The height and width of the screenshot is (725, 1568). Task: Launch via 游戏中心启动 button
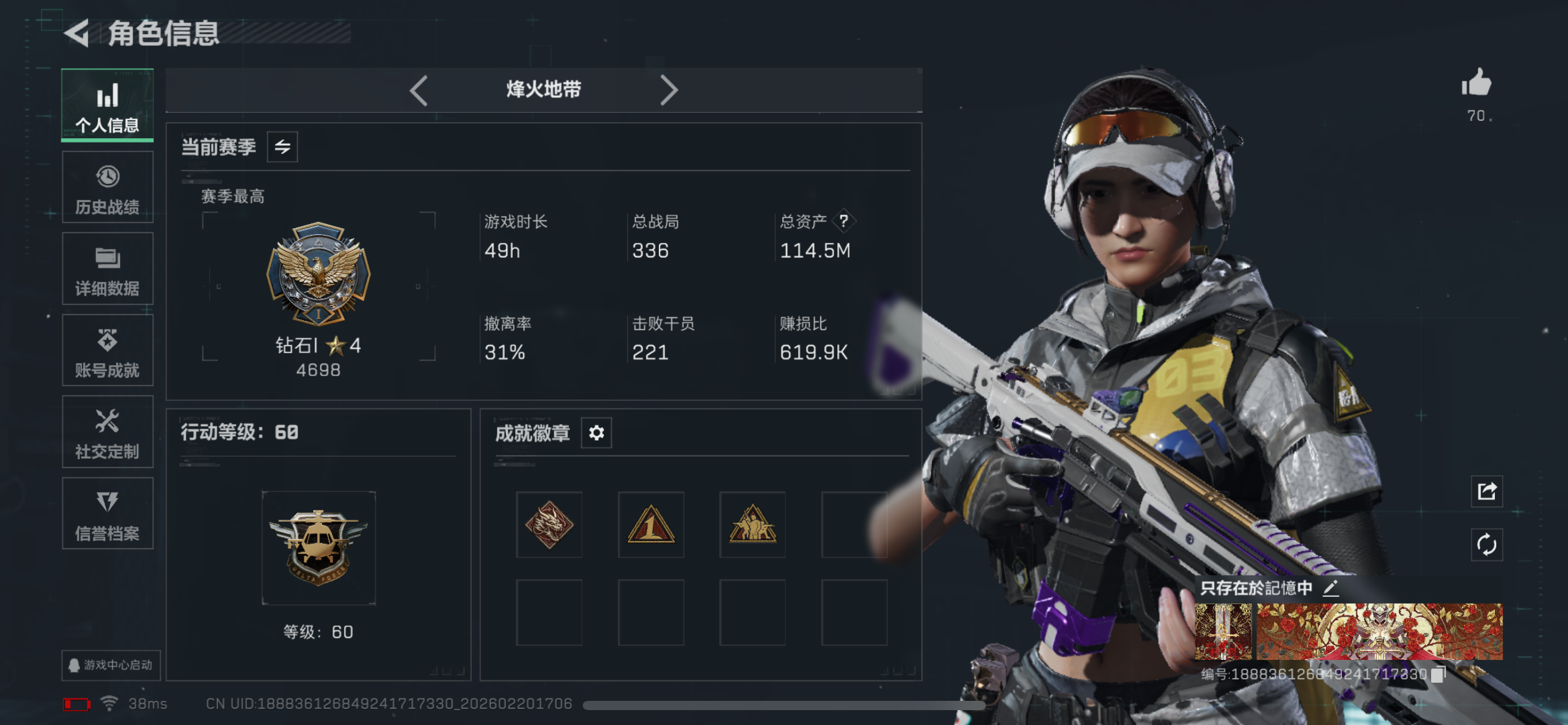click(111, 664)
